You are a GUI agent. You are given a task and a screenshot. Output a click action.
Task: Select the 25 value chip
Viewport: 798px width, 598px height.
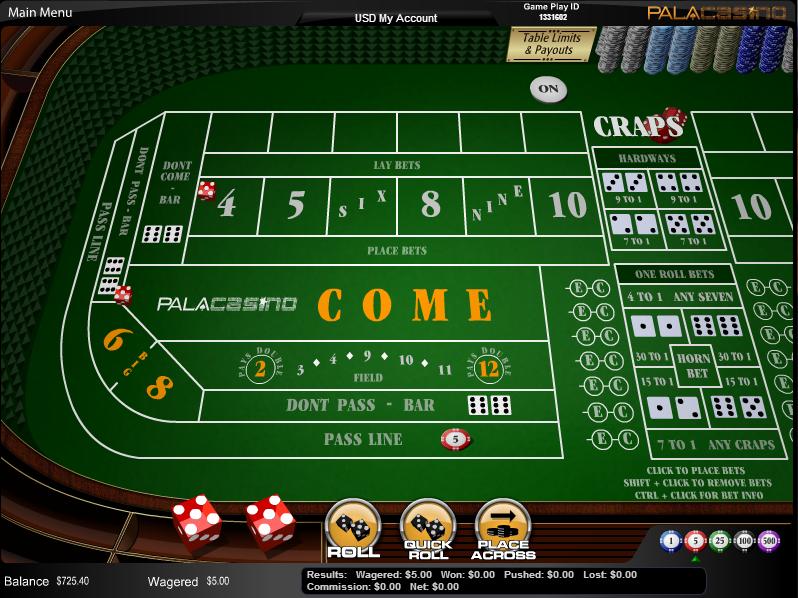pyautogui.click(x=719, y=541)
